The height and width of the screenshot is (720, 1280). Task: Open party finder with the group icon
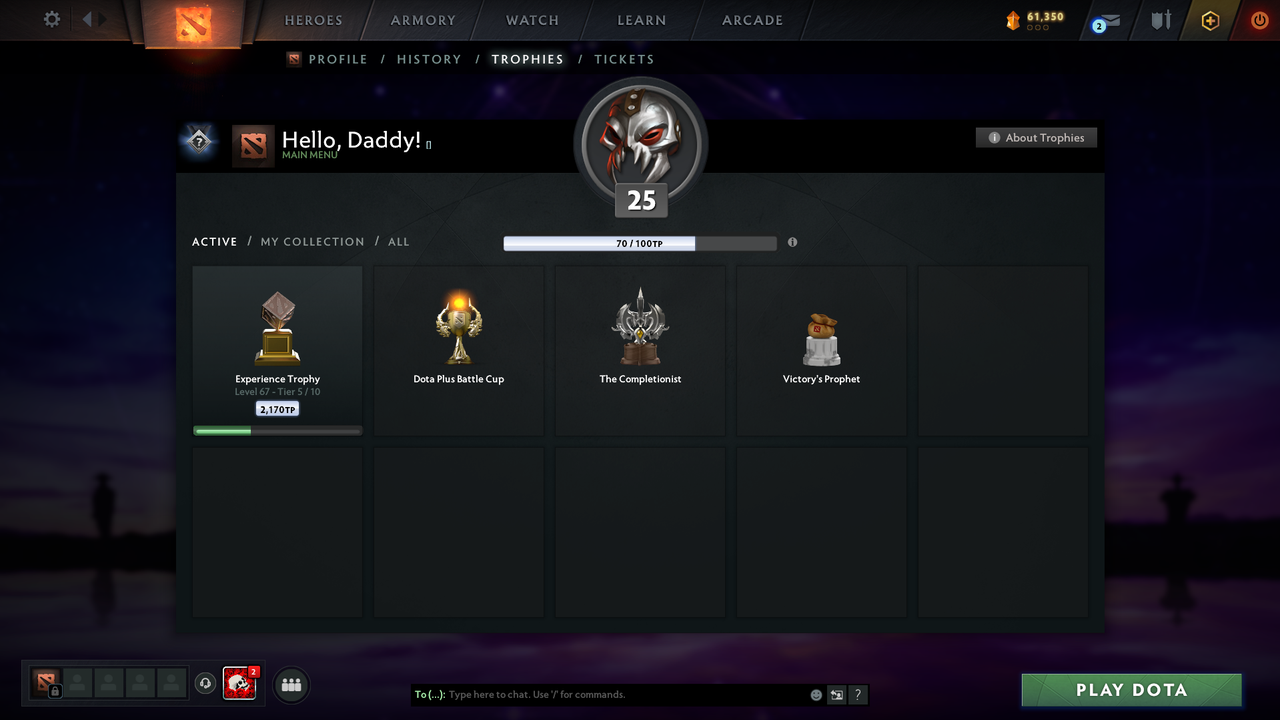click(x=290, y=684)
